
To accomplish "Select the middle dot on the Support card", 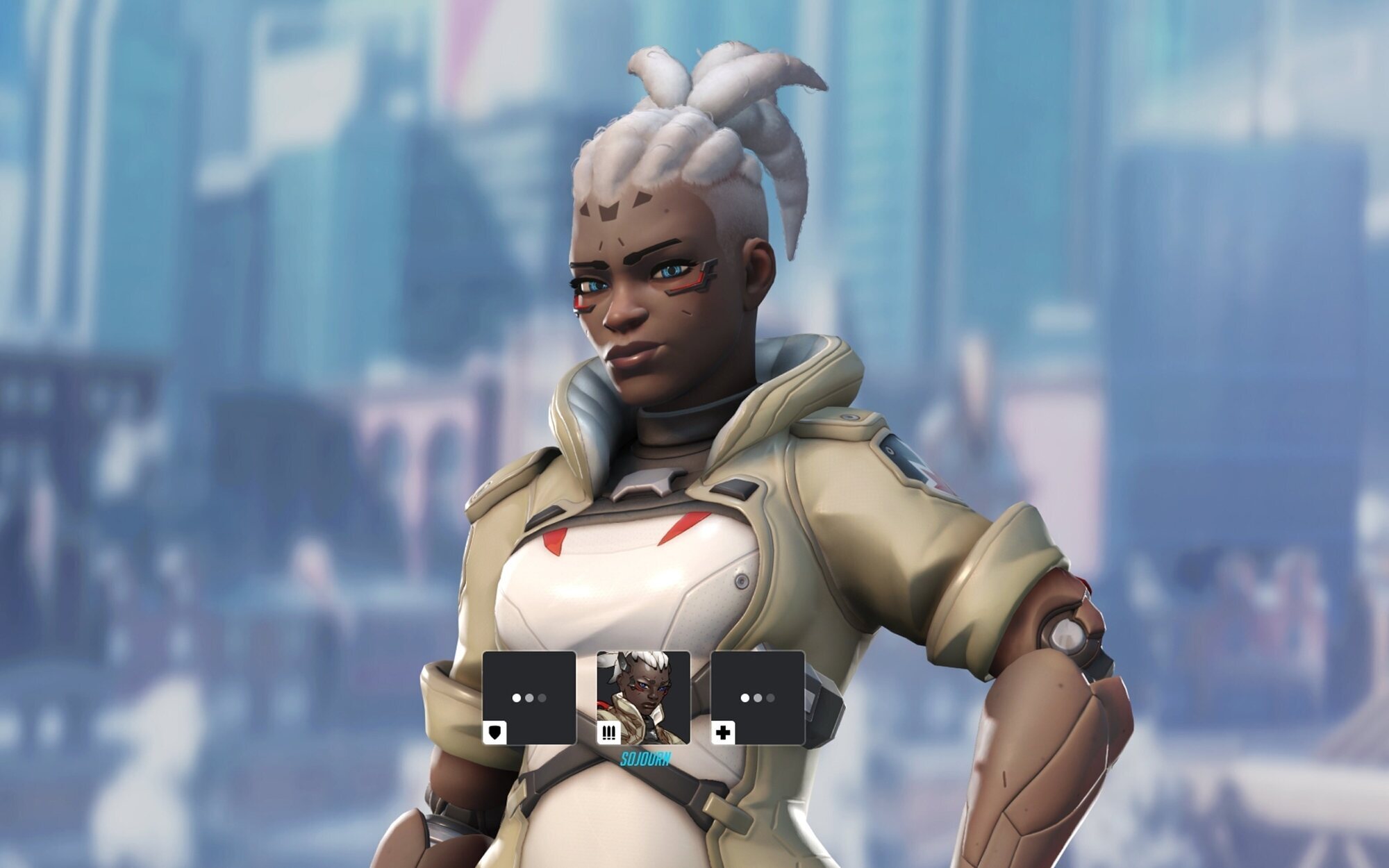I will (x=756, y=696).
